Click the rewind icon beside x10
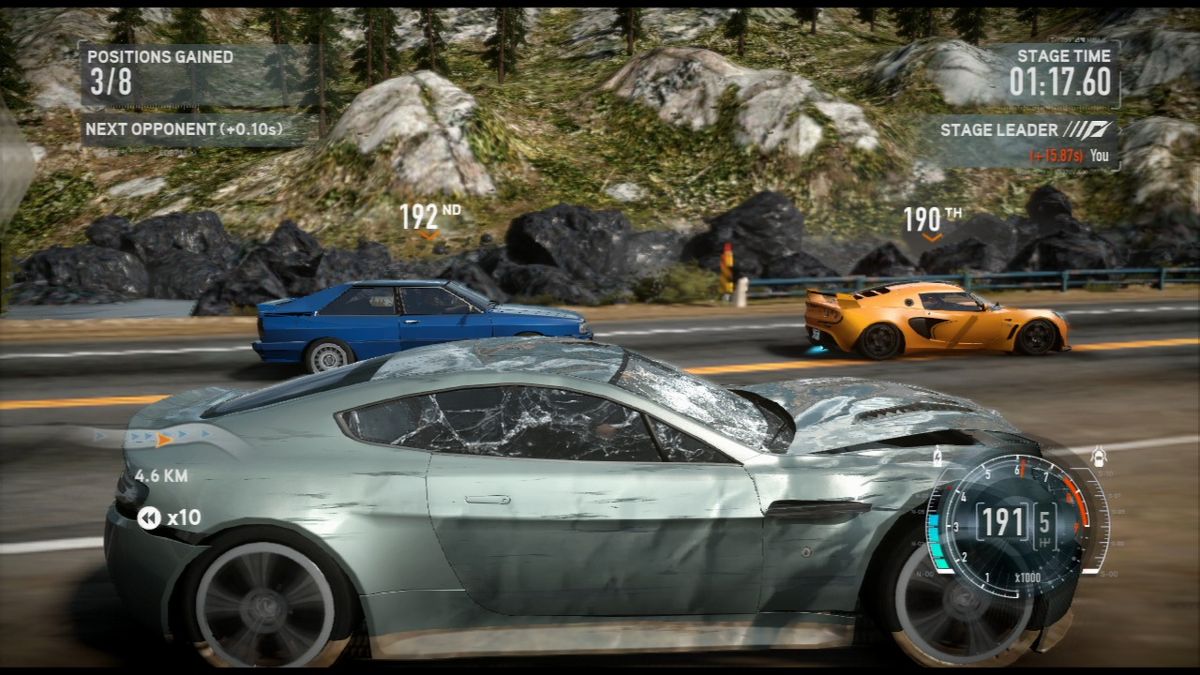 click(x=149, y=517)
